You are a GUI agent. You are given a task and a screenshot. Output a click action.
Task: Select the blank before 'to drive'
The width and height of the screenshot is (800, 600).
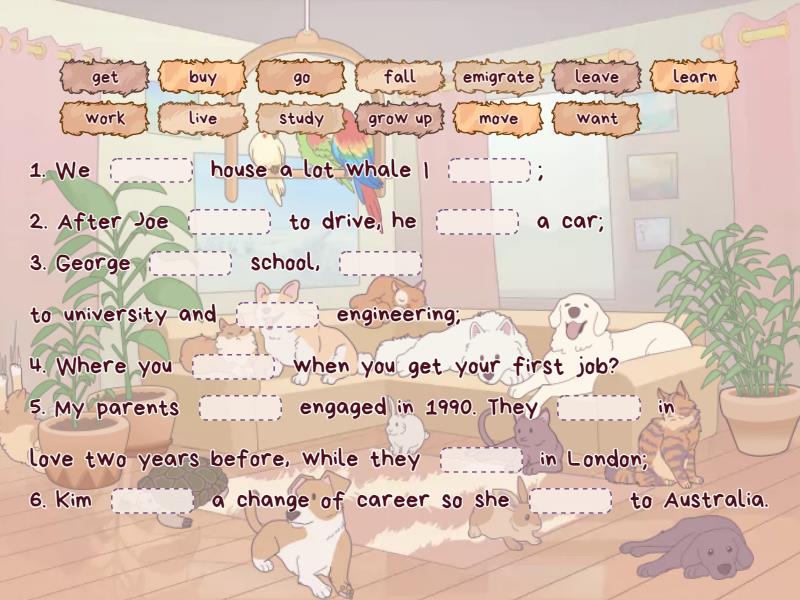click(229, 222)
